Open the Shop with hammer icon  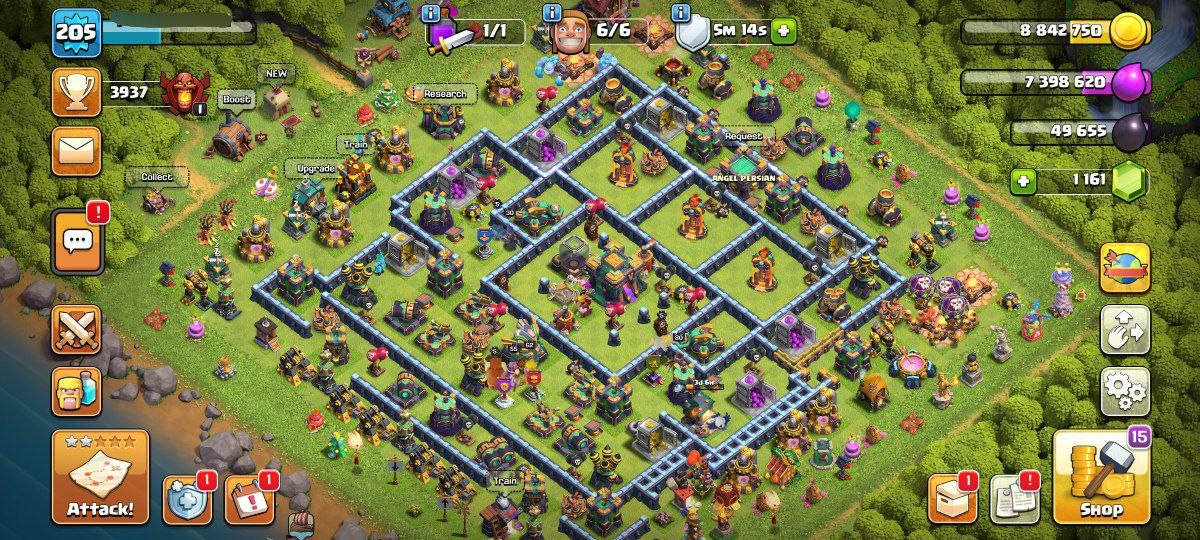[x=1100, y=477]
